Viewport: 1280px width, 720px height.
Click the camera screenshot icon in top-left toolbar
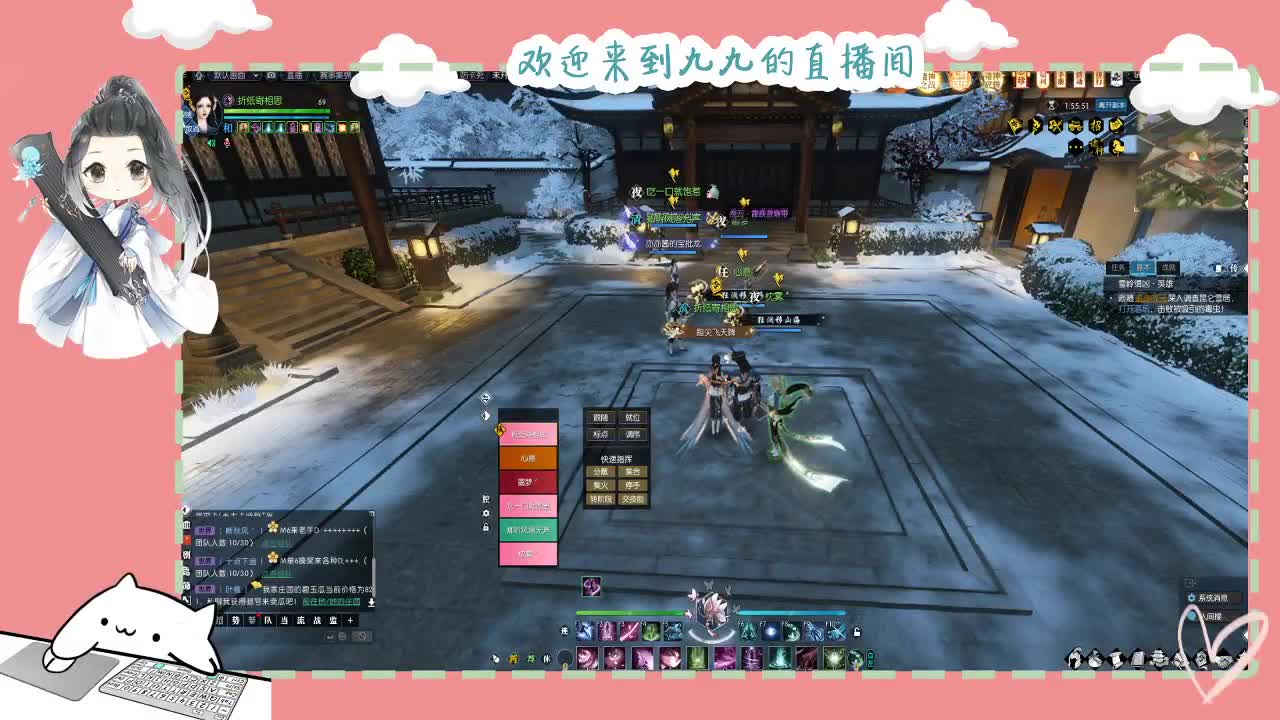(x=269, y=75)
